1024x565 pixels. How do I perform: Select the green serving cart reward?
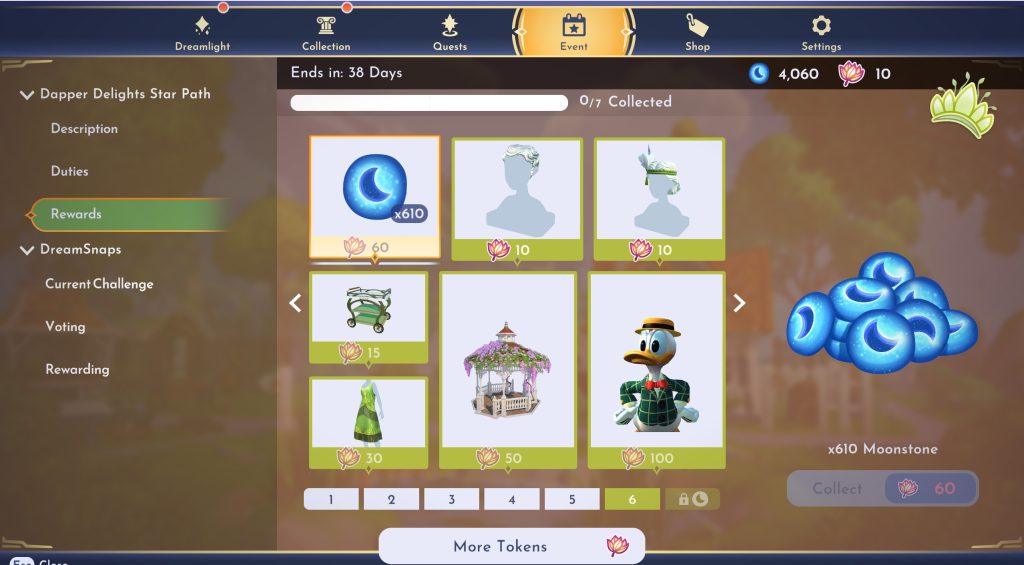[368, 308]
